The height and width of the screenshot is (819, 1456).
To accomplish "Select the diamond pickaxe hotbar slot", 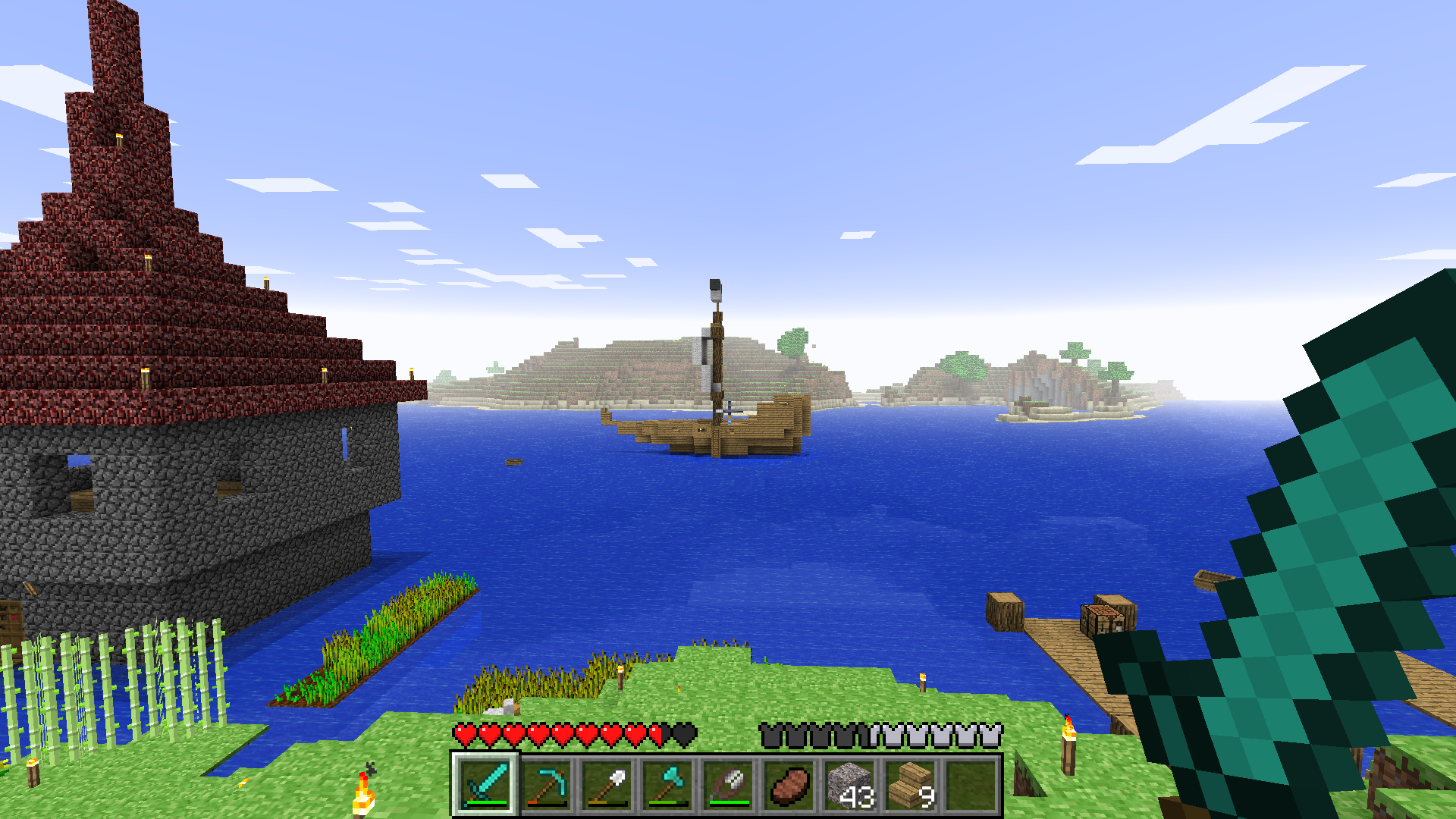I will point(546,785).
